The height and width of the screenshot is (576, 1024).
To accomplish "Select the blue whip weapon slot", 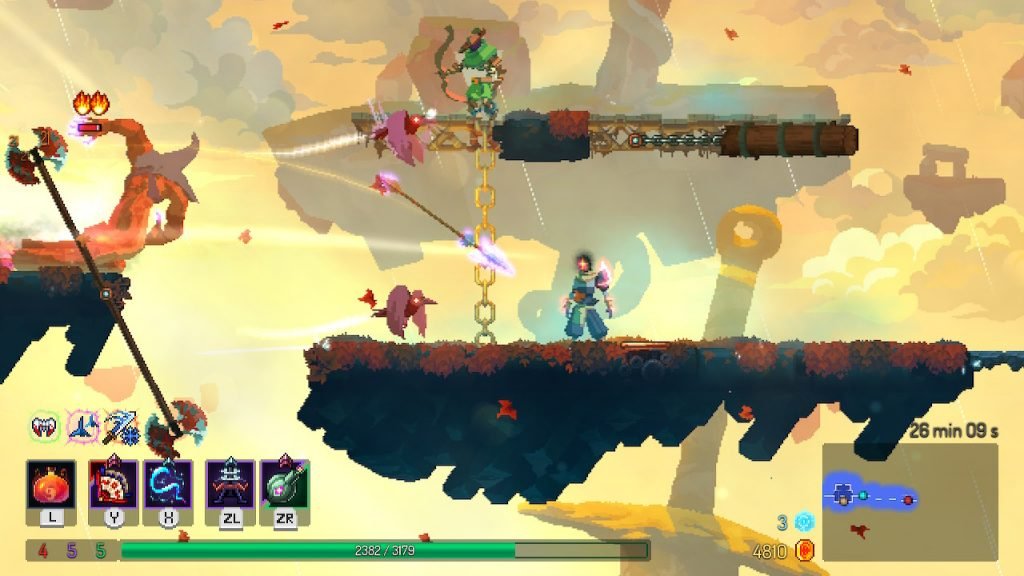I will tap(167, 485).
